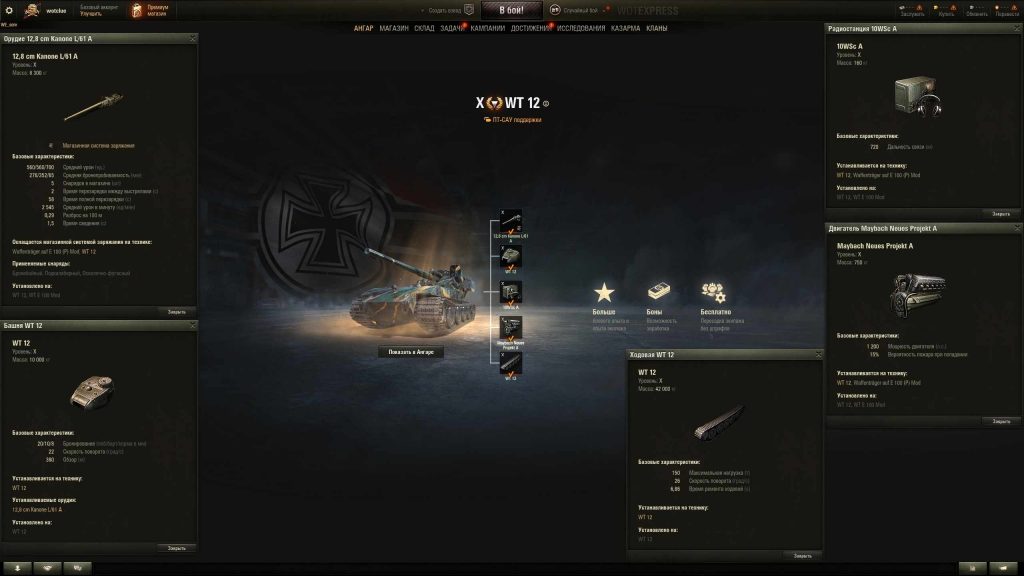Close the Орудие 12,8 cm Kanone panel
The width and height of the screenshot is (1024, 576).
(177, 311)
